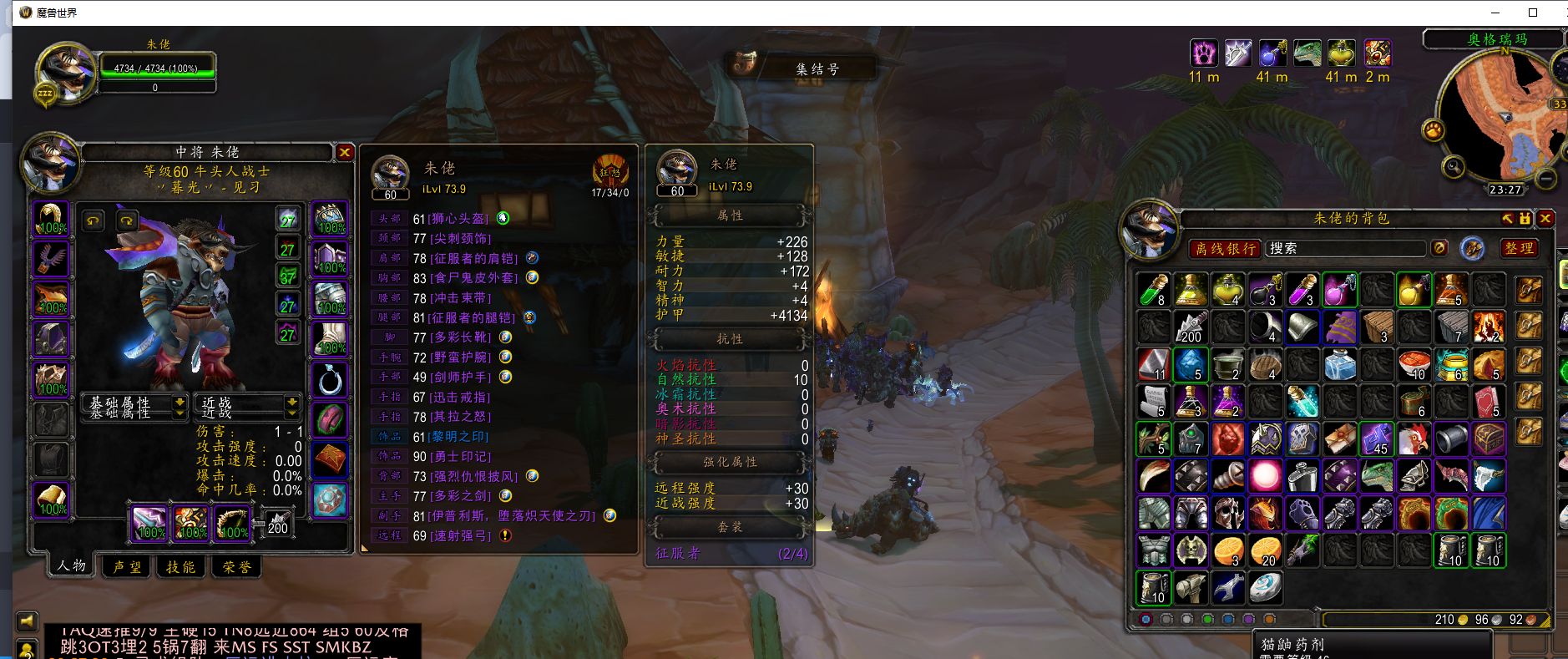
Task: Click the 整理 sort bags button
Action: point(1519,248)
